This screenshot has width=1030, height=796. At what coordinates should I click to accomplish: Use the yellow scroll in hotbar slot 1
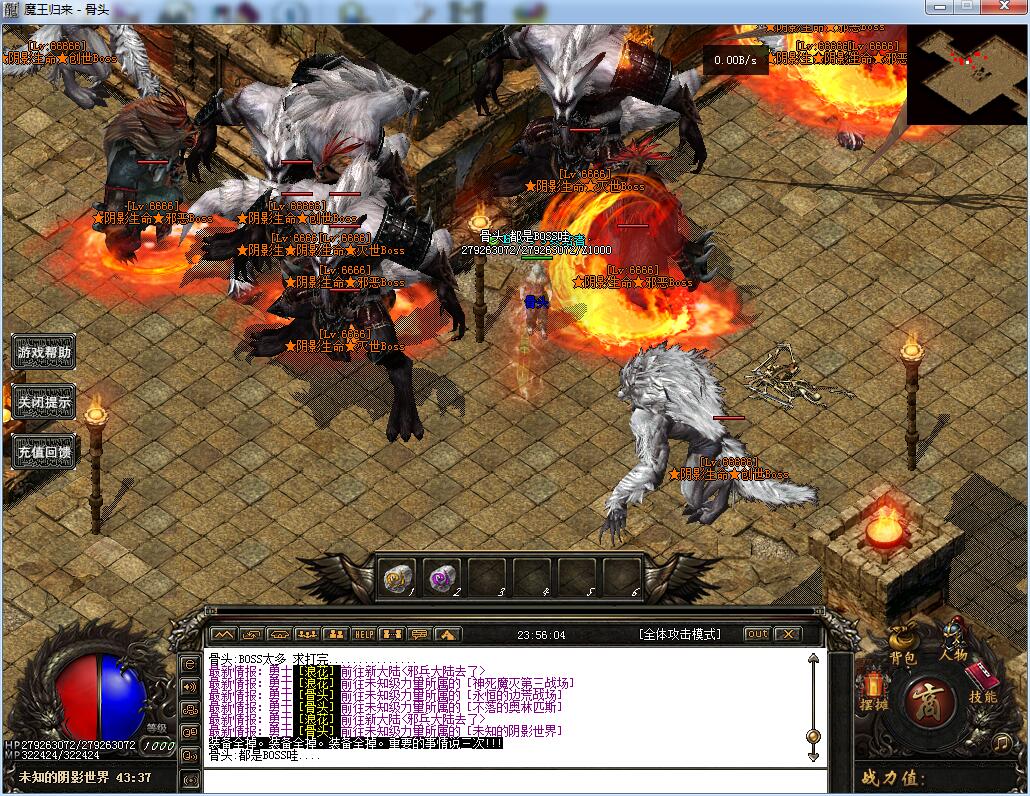tap(397, 578)
